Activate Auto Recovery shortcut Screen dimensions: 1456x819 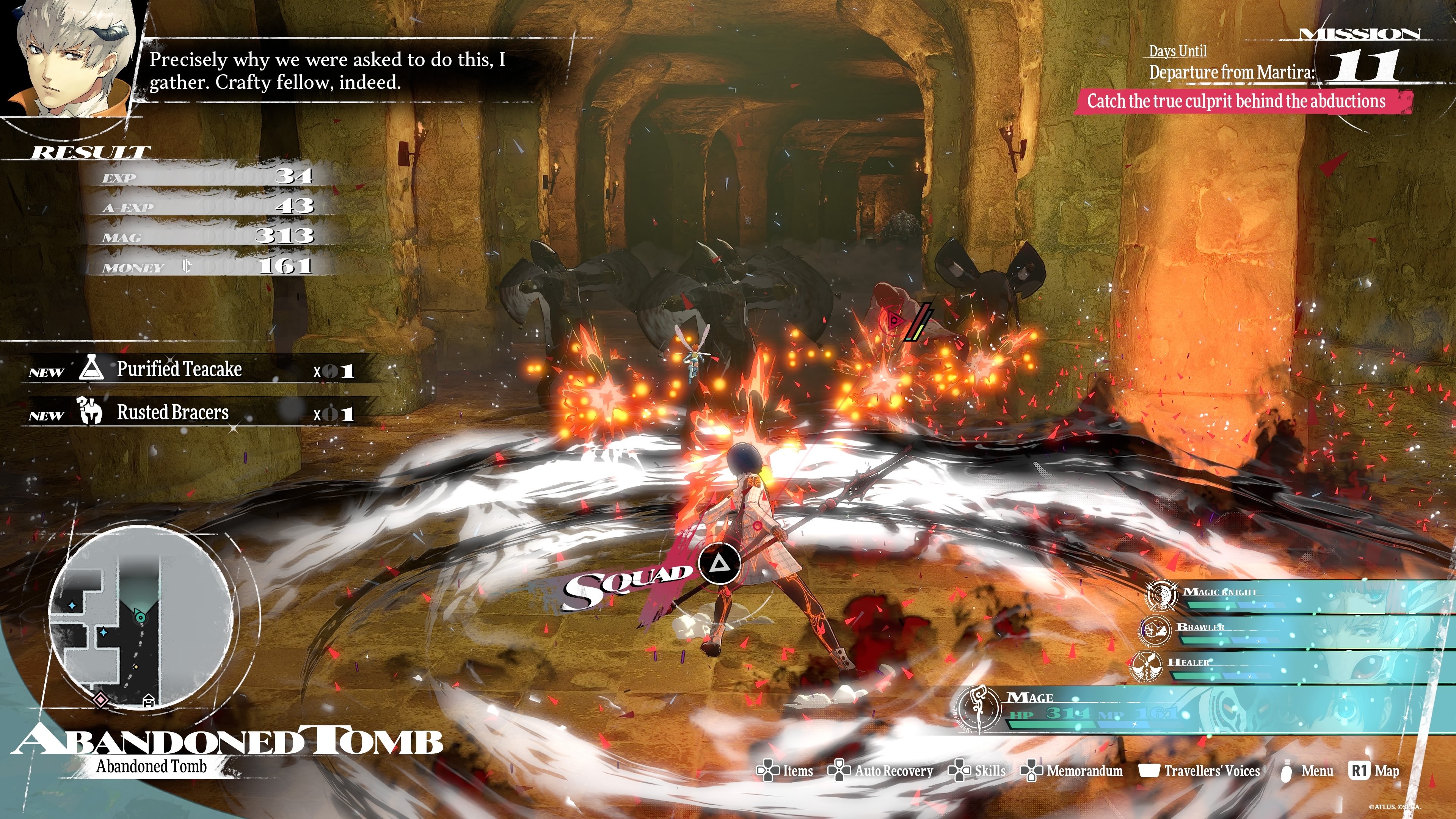point(880,771)
